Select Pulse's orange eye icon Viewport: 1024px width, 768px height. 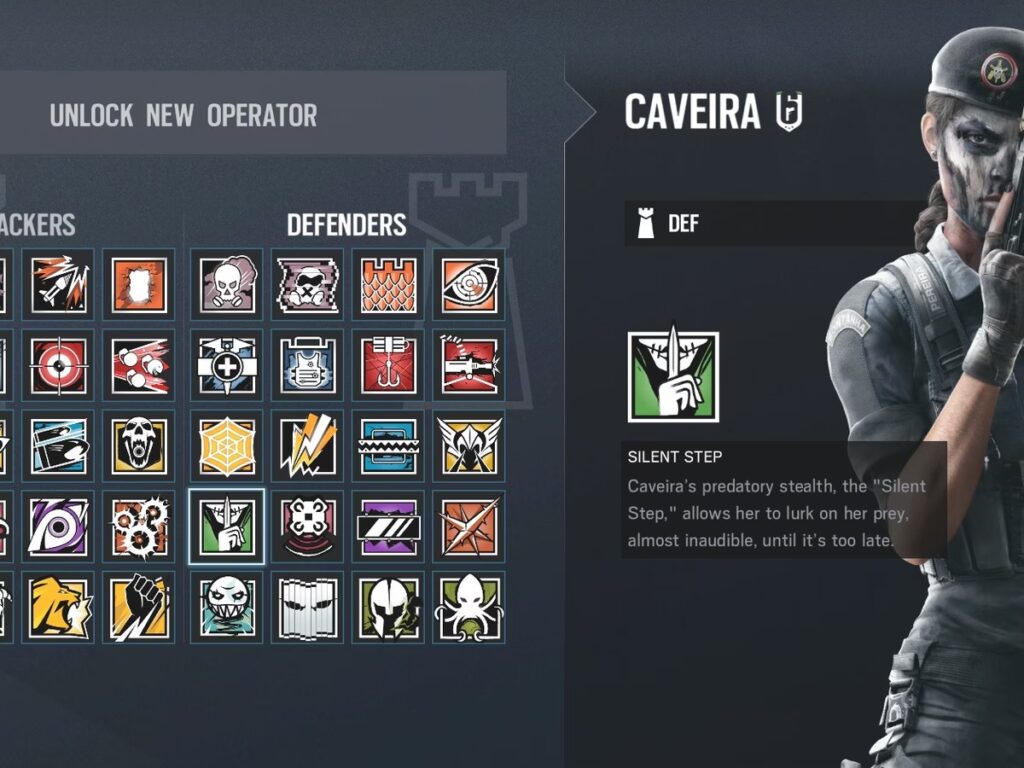[468, 285]
